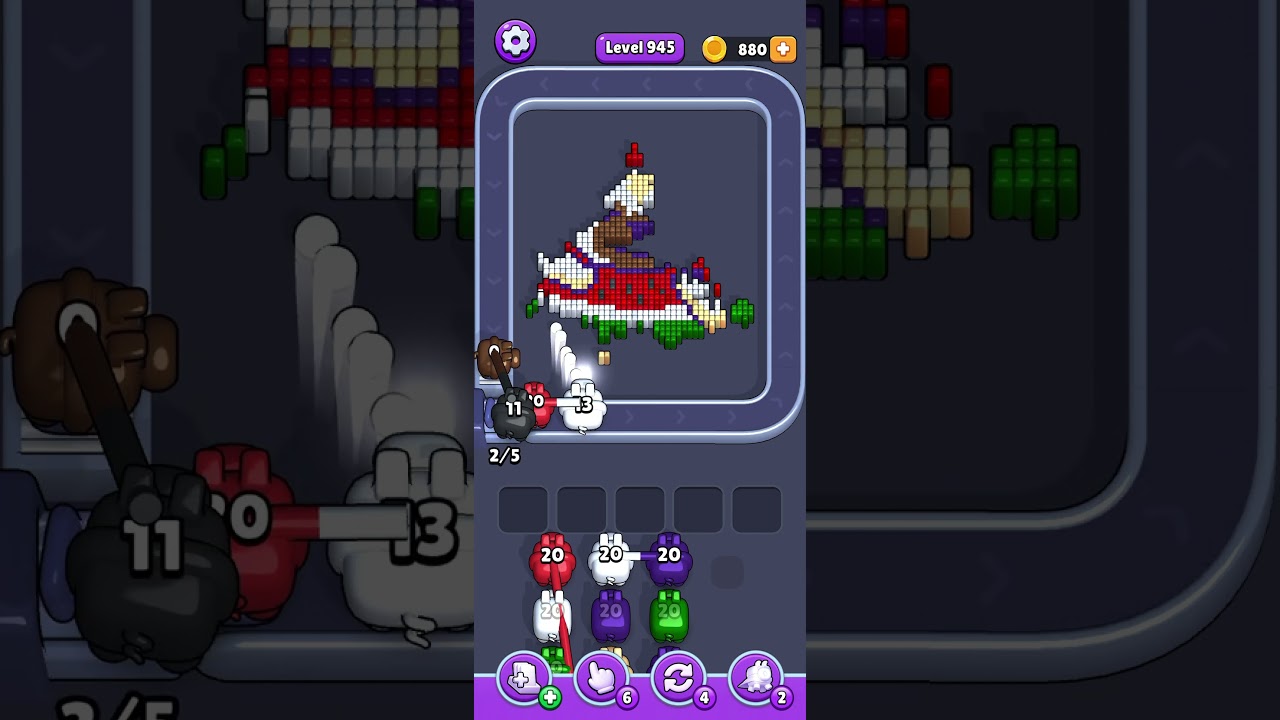This screenshot has width=1280, height=720.
Task: Open the settings gear menu
Action: pyautogui.click(x=515, y=41)
